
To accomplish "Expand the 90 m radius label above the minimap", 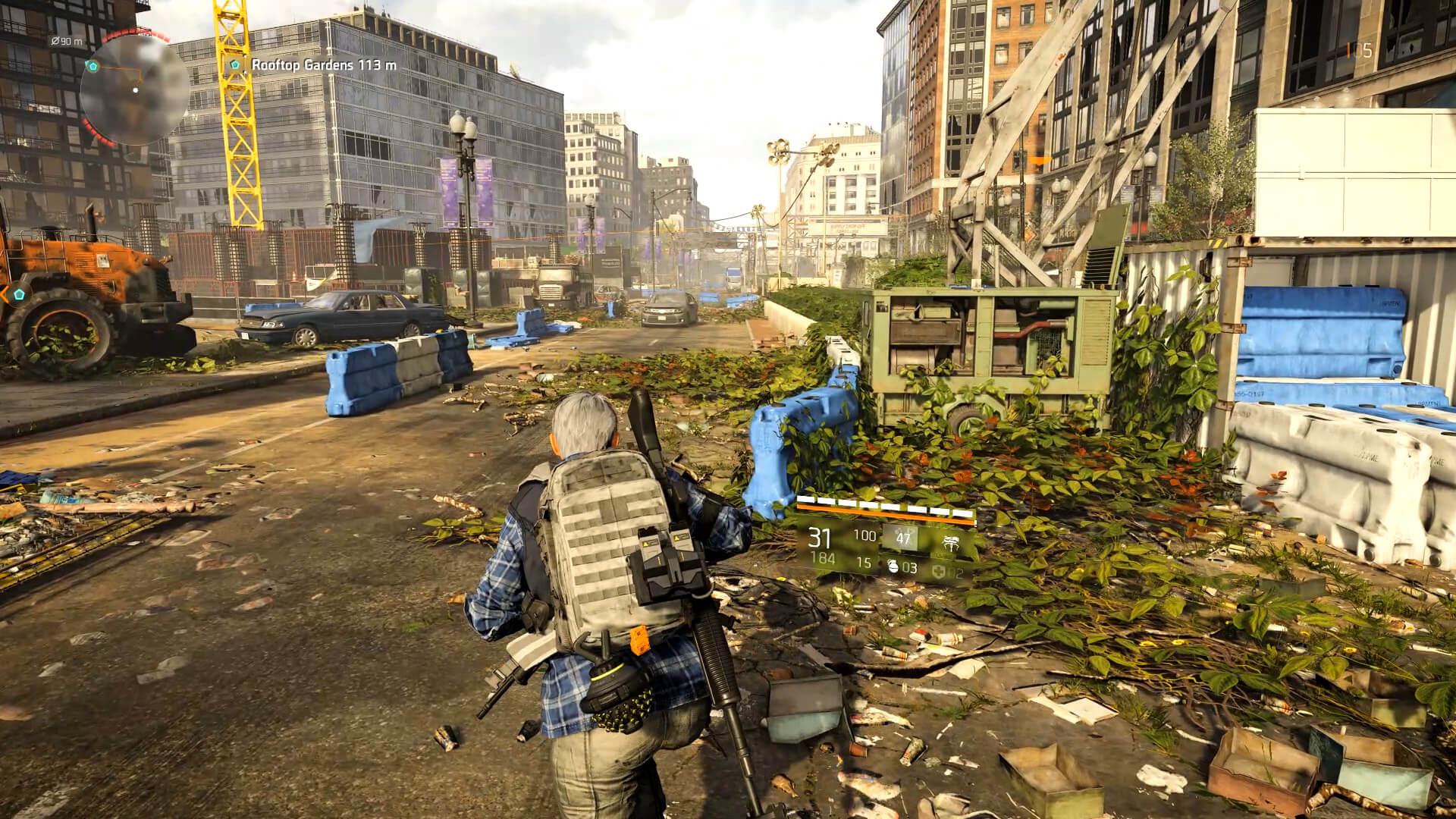I will (66, 41).
